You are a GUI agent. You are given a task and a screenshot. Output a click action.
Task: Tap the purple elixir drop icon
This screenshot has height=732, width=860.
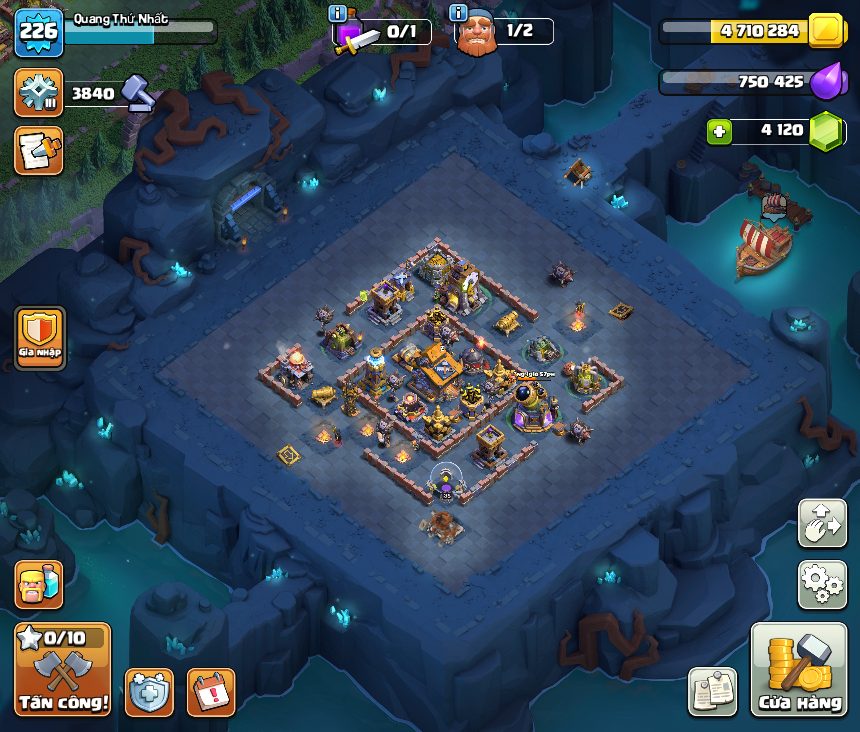pos(826,81)
